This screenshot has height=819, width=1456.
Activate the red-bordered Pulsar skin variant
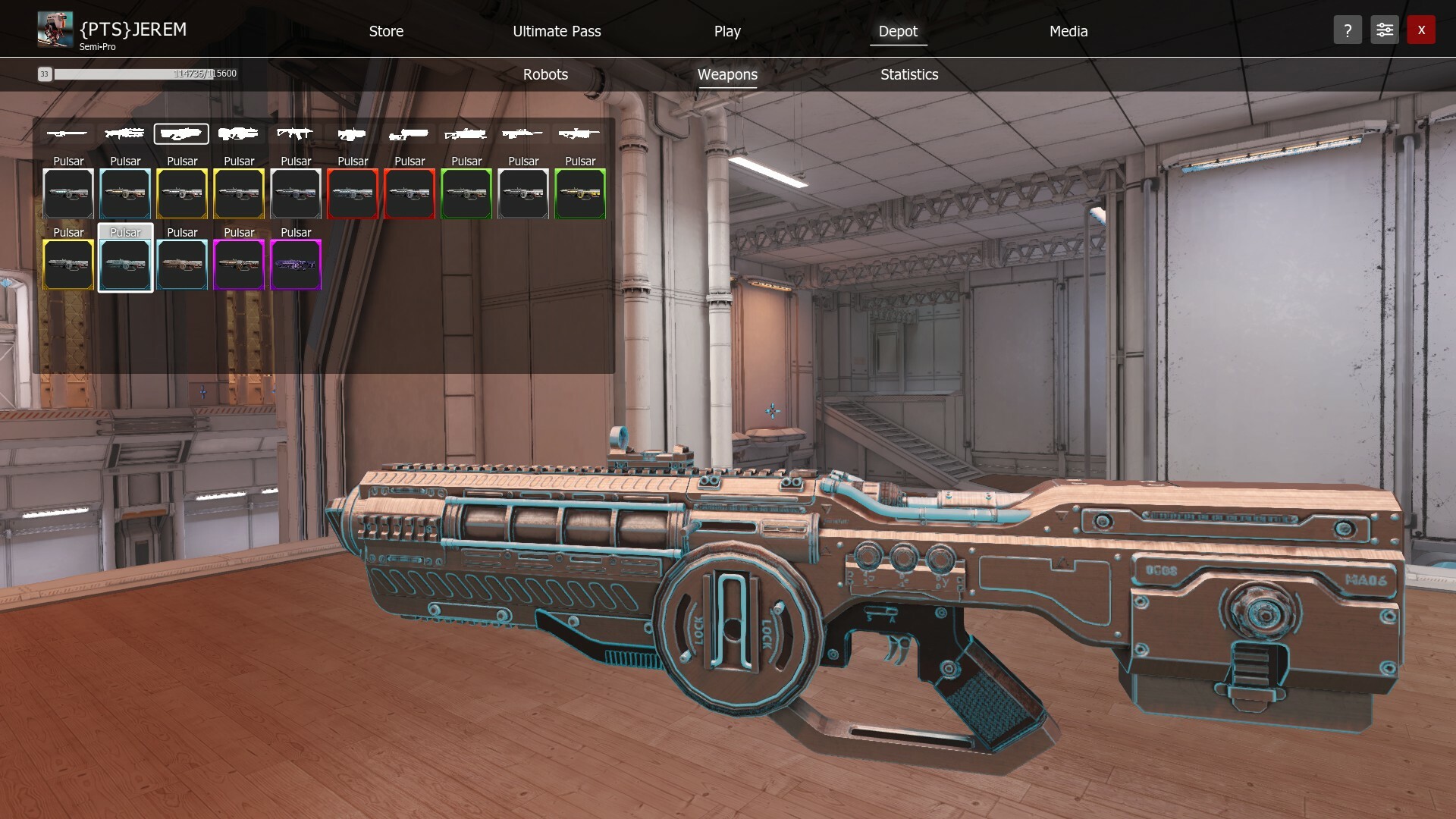pyautogui.click(x=353, y=193)
